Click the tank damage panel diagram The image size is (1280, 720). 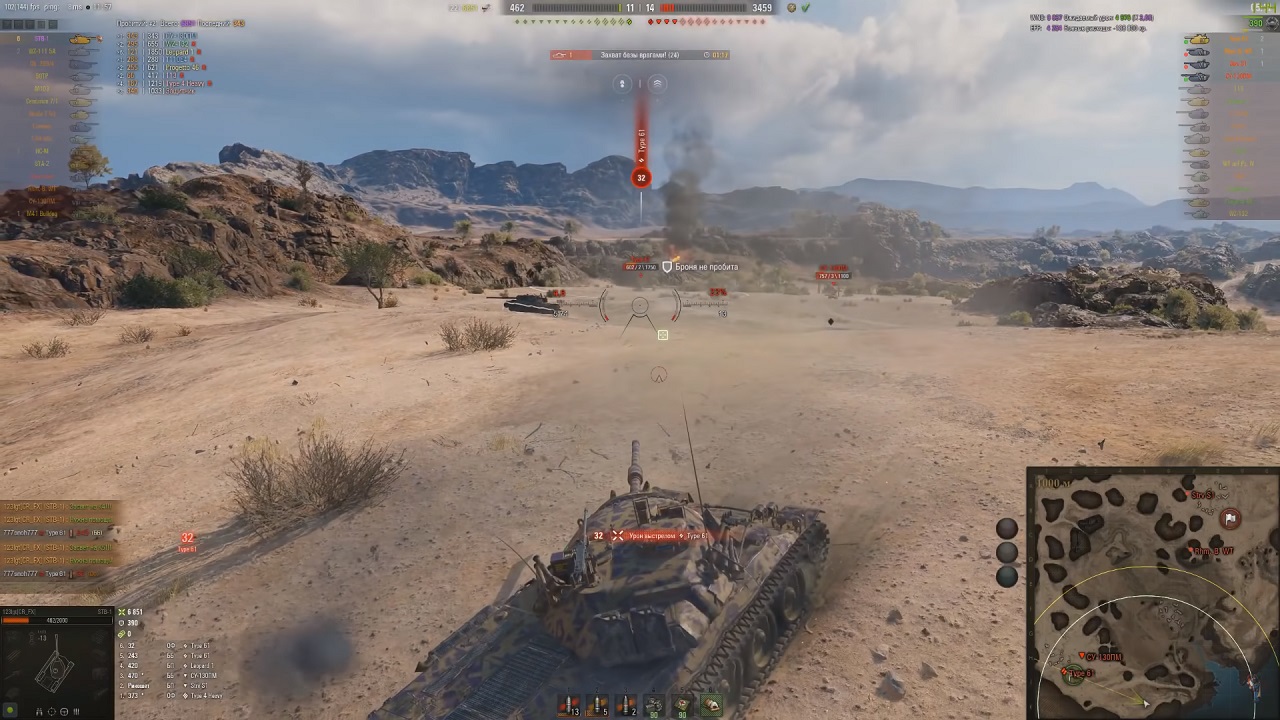pyautogui.click(x=53, y=668)
